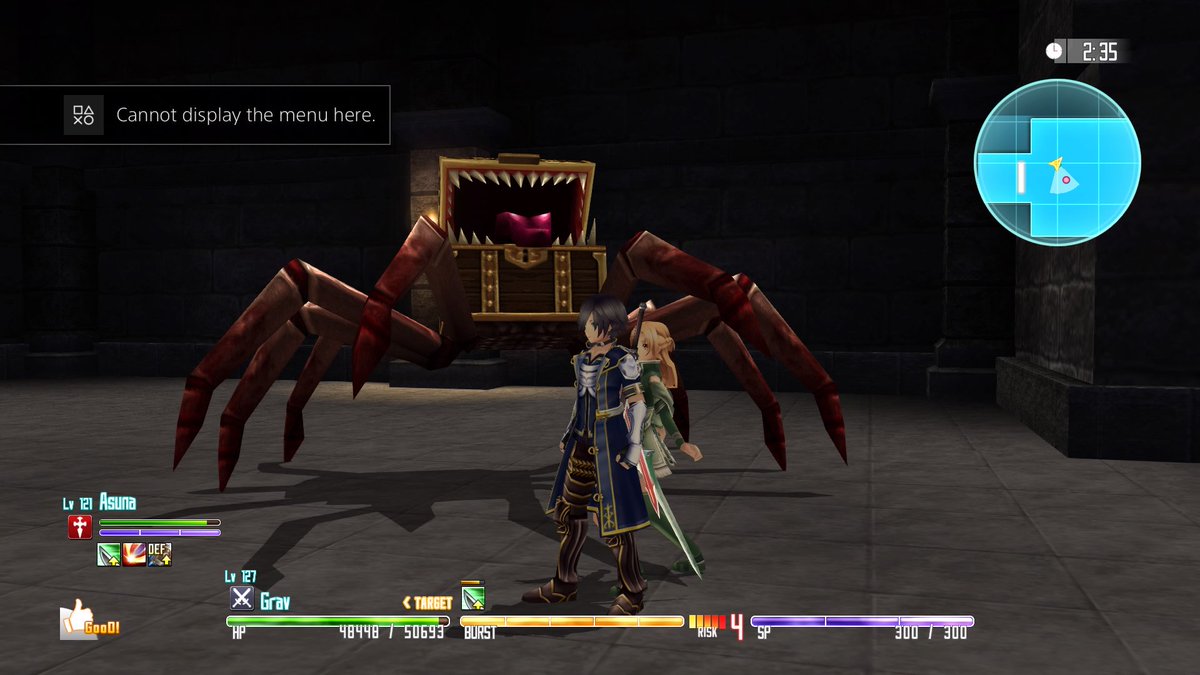Inspect Asuna's DEF up buff icon
The width and height of the screenshot is (1200, 675).
[x=160, y=554]
